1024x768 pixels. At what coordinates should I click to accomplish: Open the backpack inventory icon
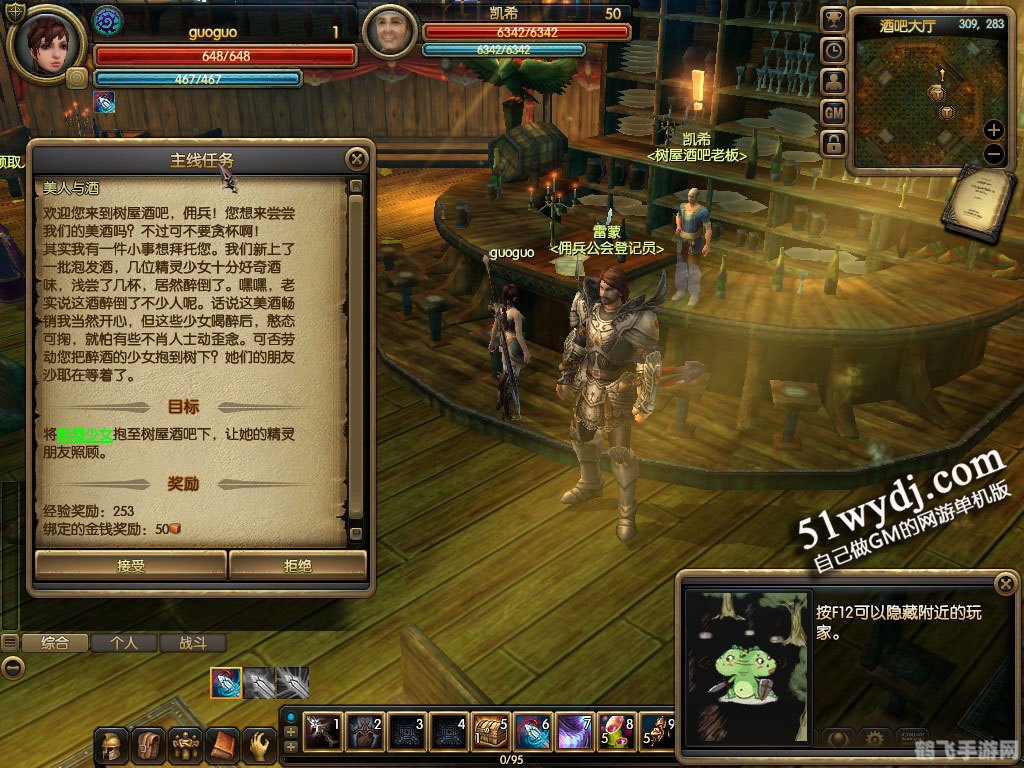pos(148,745)
